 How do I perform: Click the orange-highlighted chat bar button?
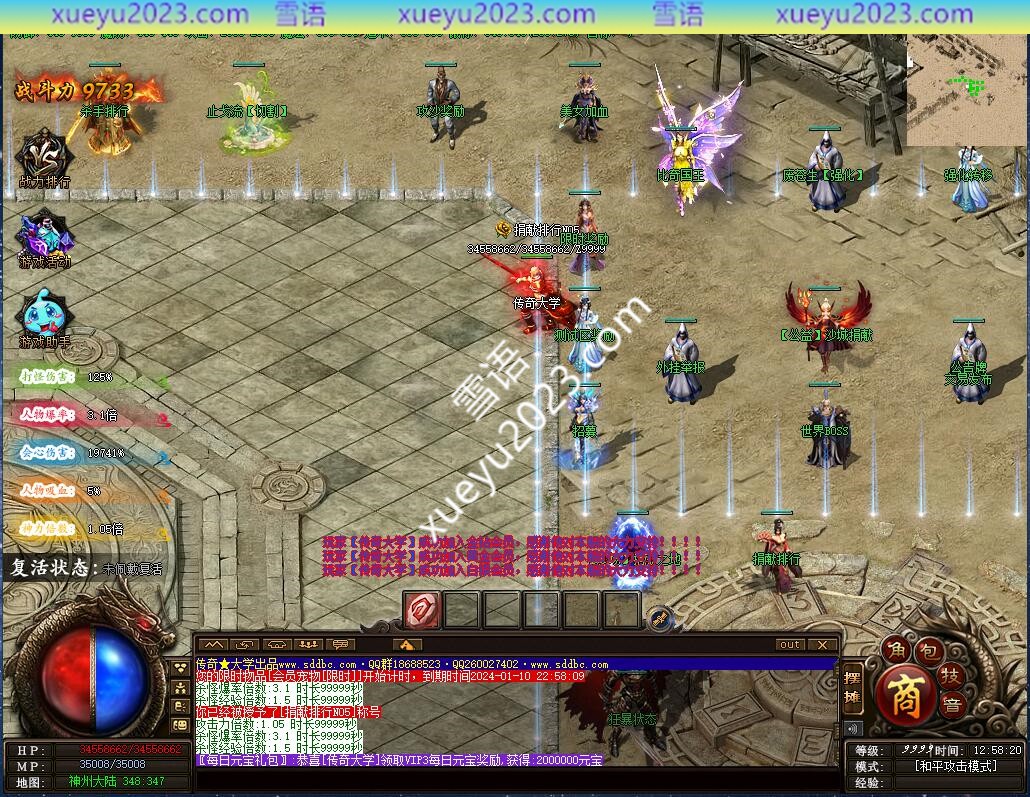click(x=407, y=645)
